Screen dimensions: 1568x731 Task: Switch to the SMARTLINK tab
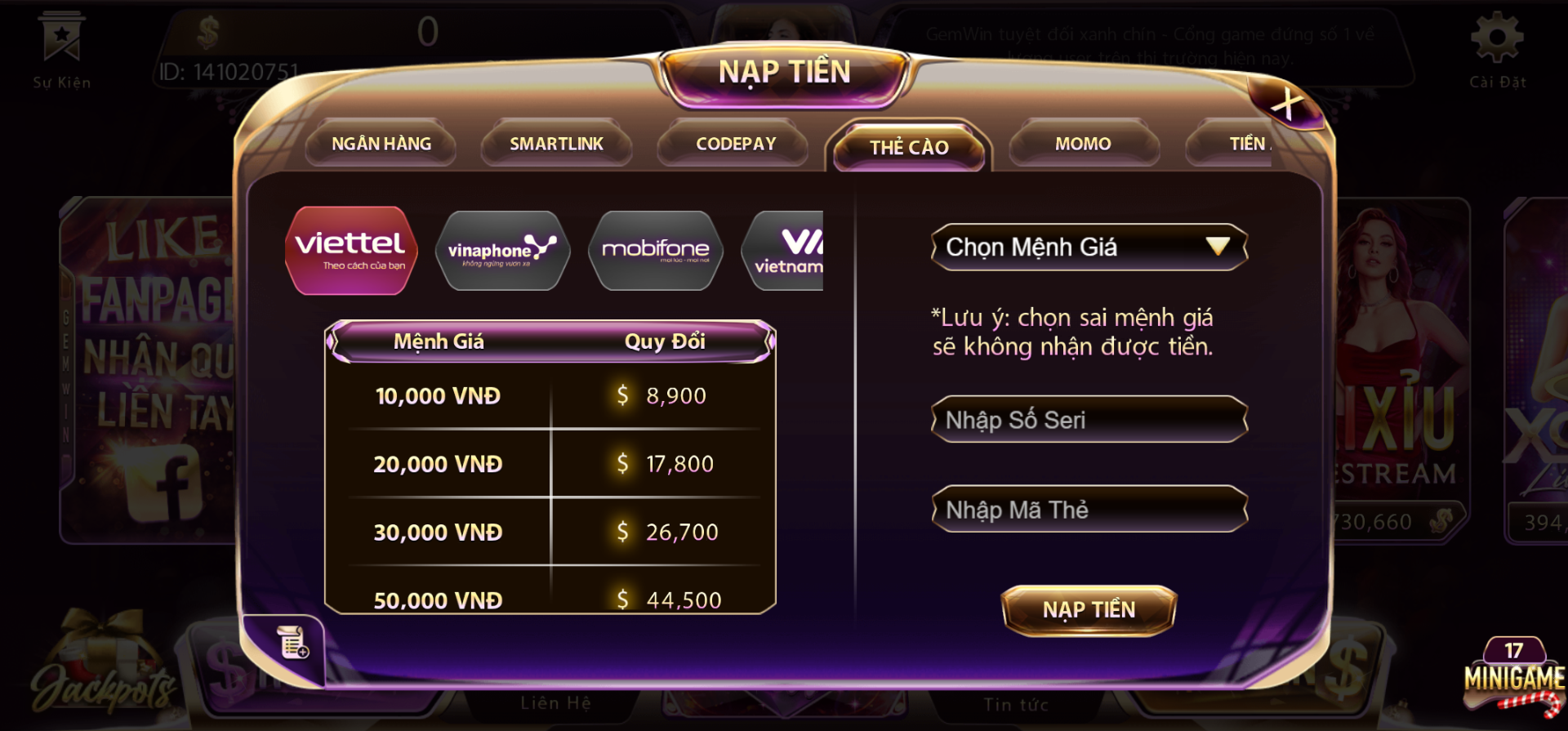556,143
